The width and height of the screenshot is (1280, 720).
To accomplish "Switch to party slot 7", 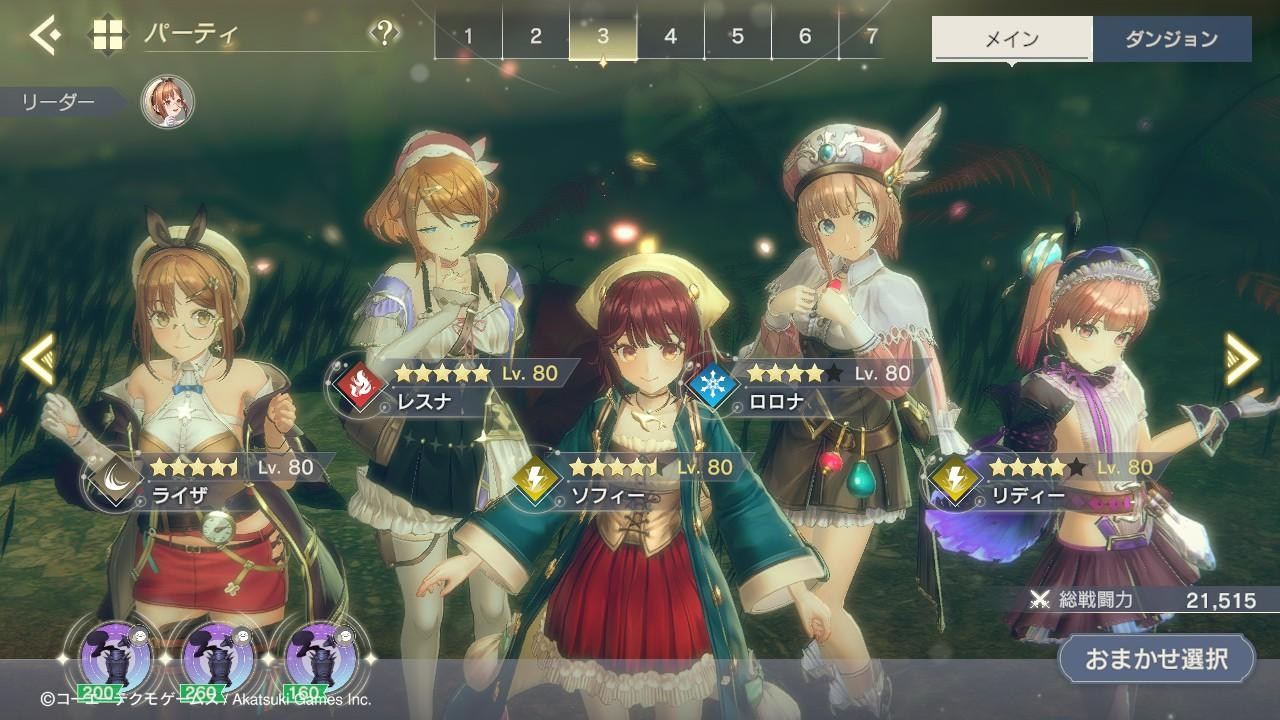I will click(872, 37).
